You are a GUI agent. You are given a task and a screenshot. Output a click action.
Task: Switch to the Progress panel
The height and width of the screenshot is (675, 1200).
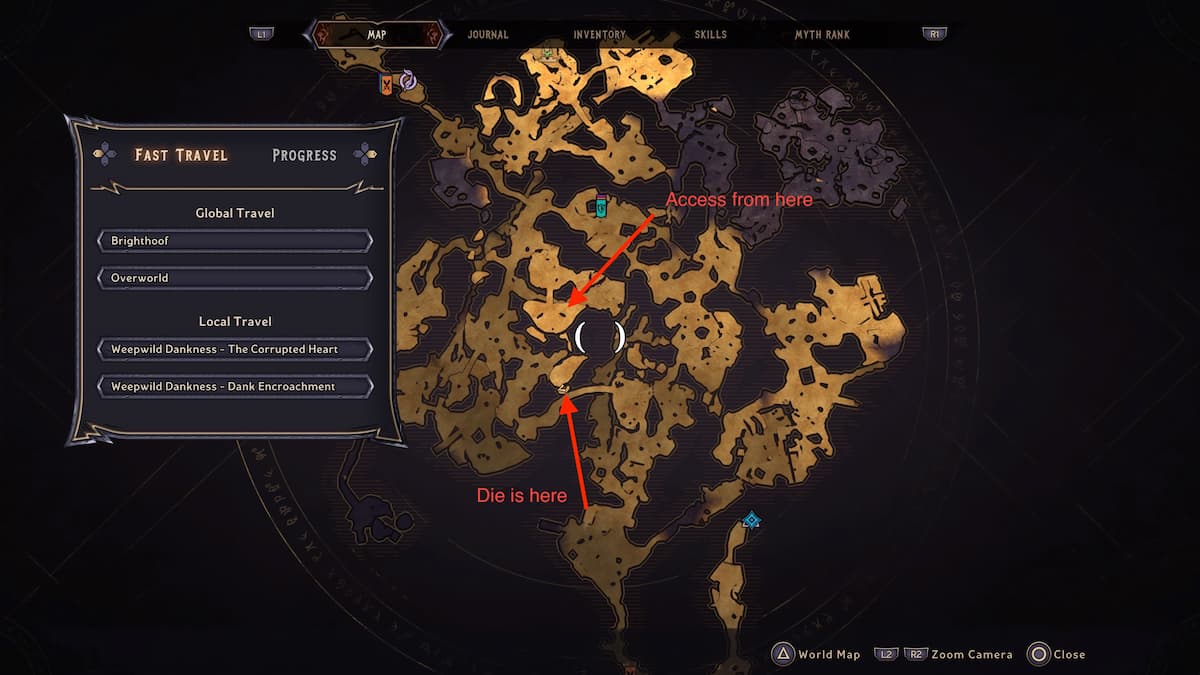tap(304, 155)
